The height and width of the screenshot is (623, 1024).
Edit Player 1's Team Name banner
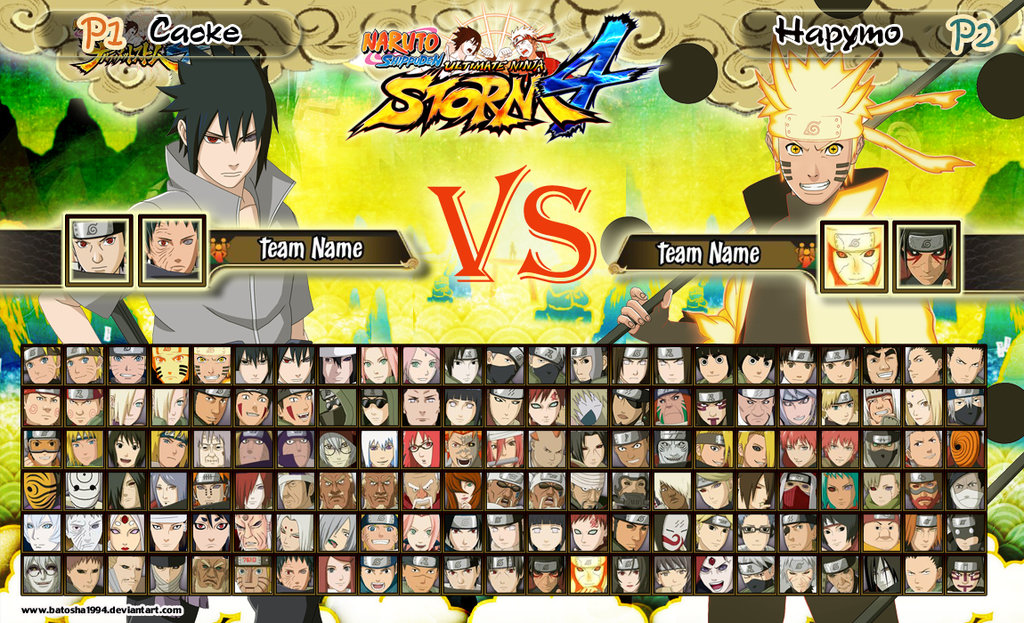tap(310, 249)
